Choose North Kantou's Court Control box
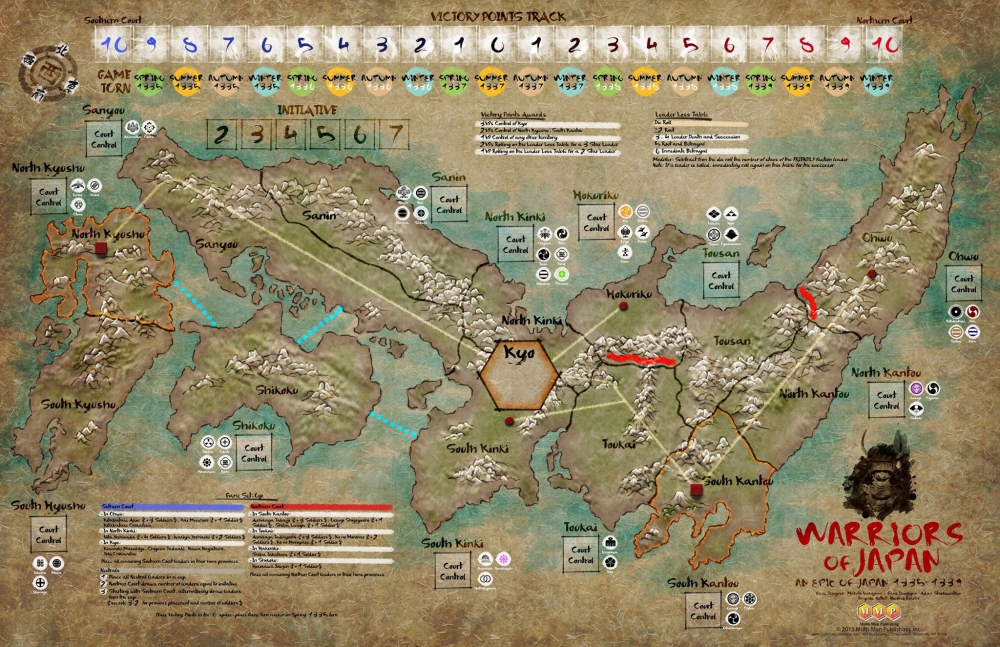 pyautogui.click(x=886, y=400)
